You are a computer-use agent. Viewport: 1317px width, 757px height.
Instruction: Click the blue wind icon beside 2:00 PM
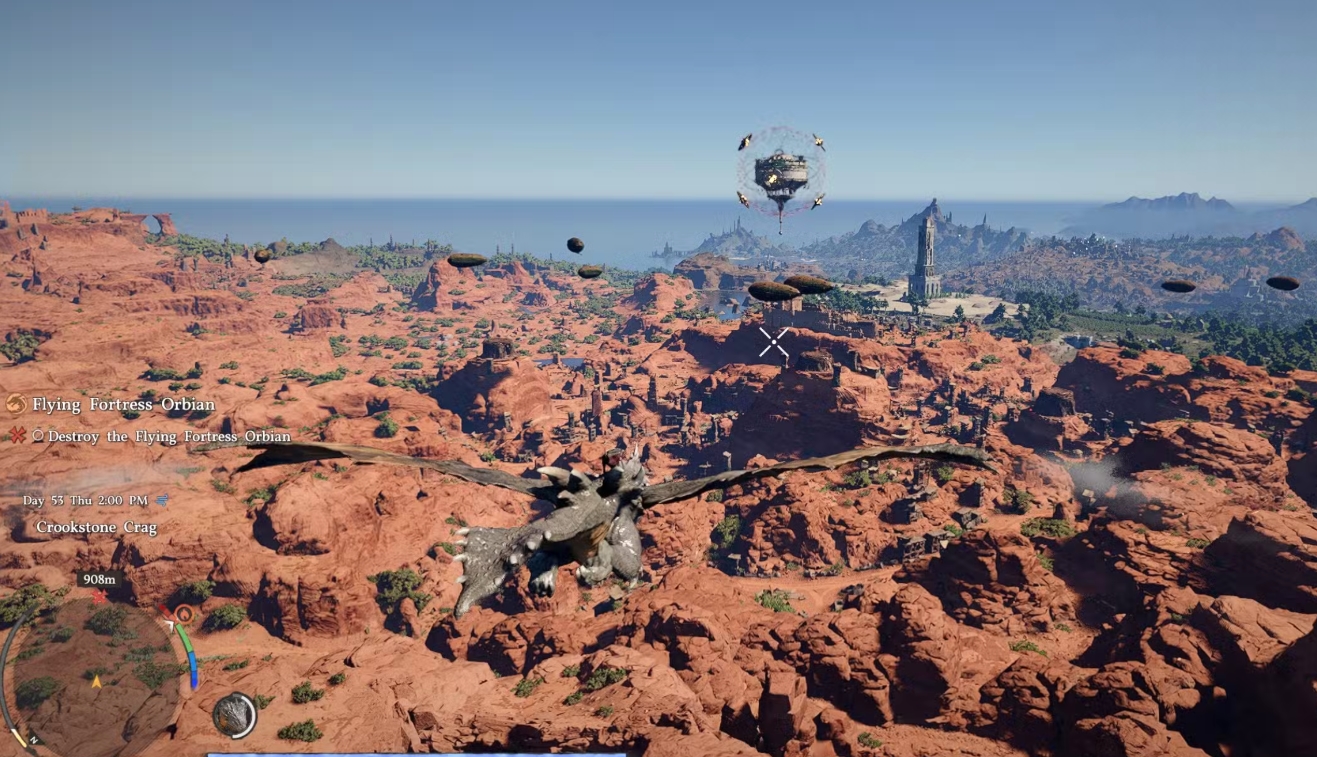tap(161, 500)
